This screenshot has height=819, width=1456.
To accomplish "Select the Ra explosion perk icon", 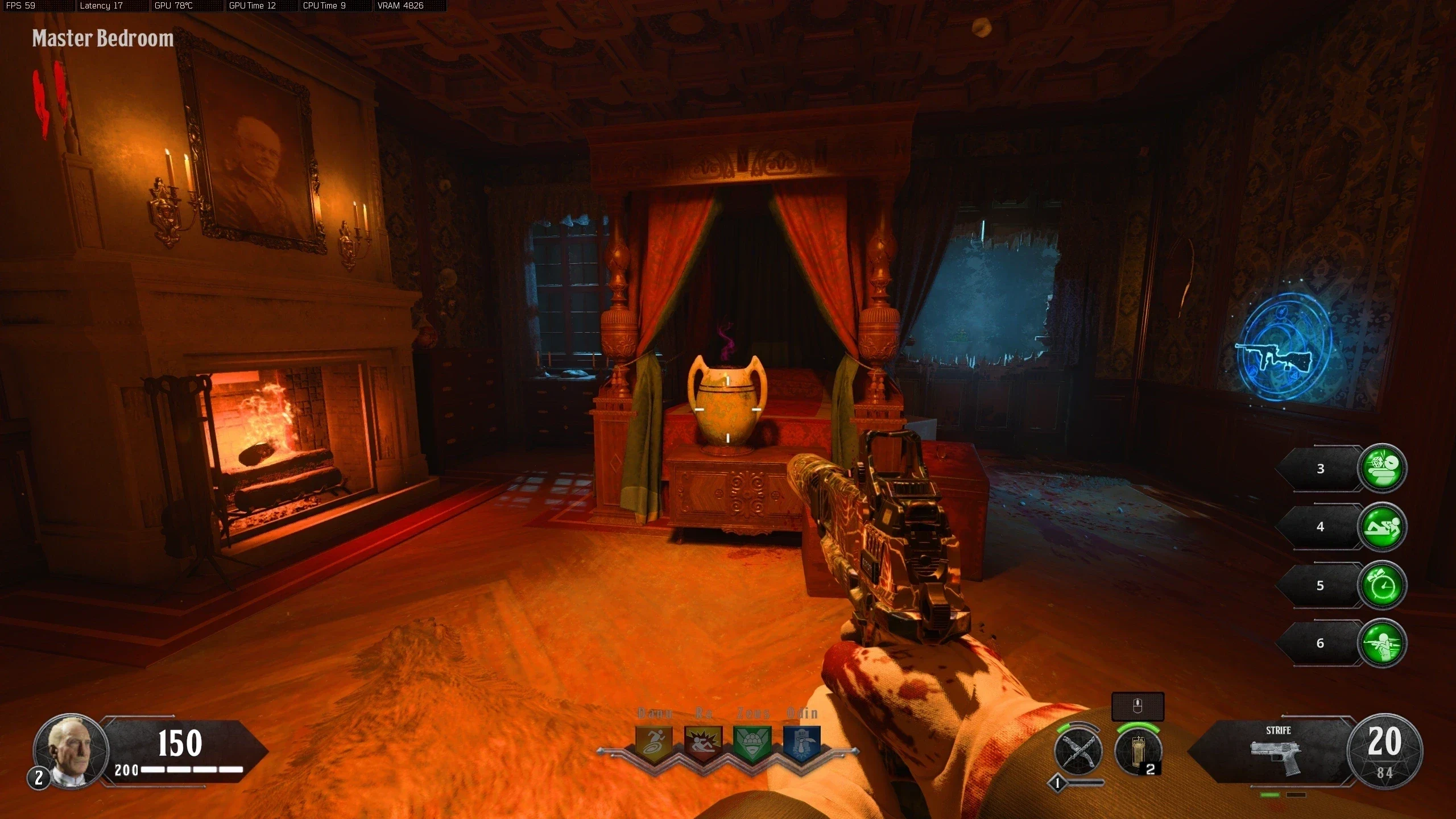I will pyautogui.click(x=703, y=742).
